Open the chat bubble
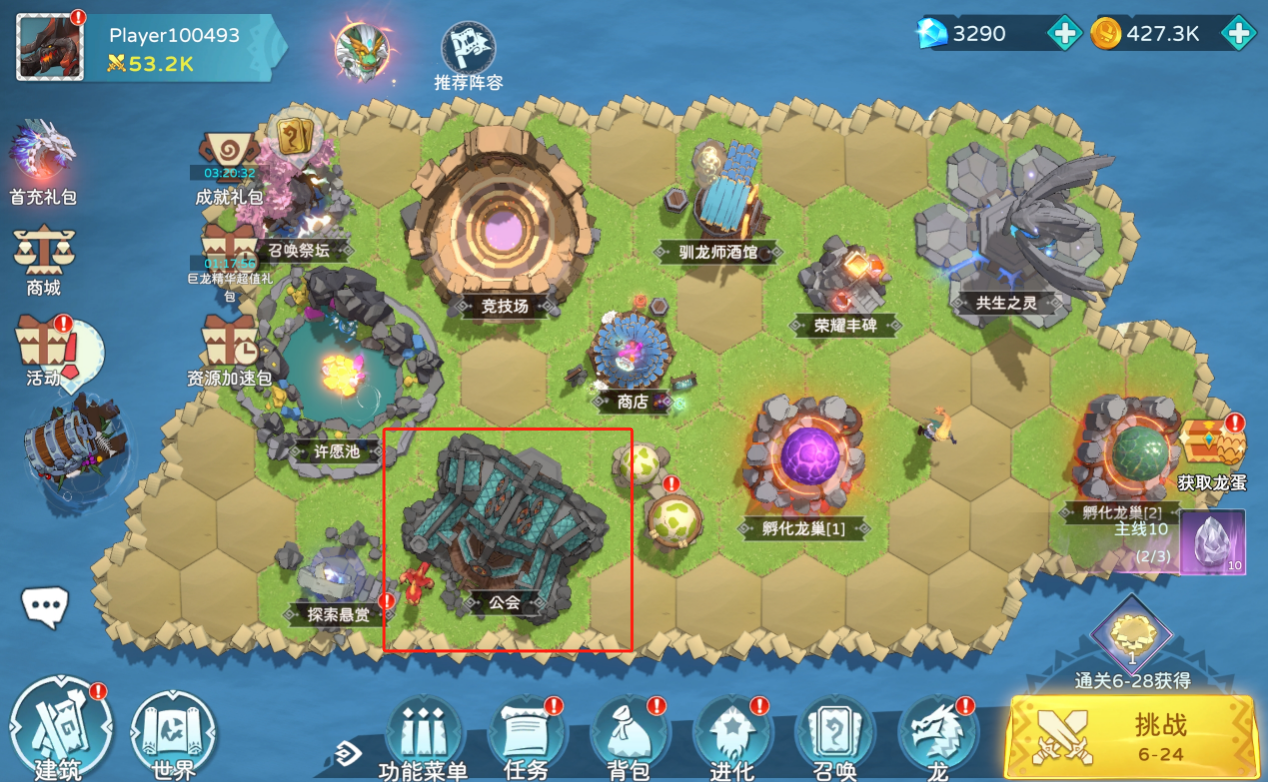This screenshot has width=1268, height=782. 46,605
